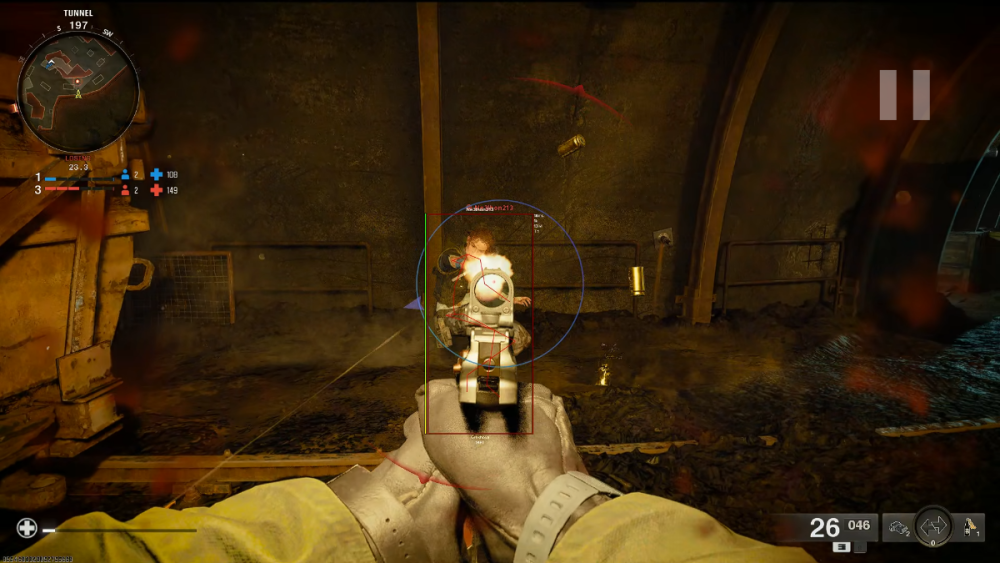Resume the video with the pause icon

(x=905, y=95)
